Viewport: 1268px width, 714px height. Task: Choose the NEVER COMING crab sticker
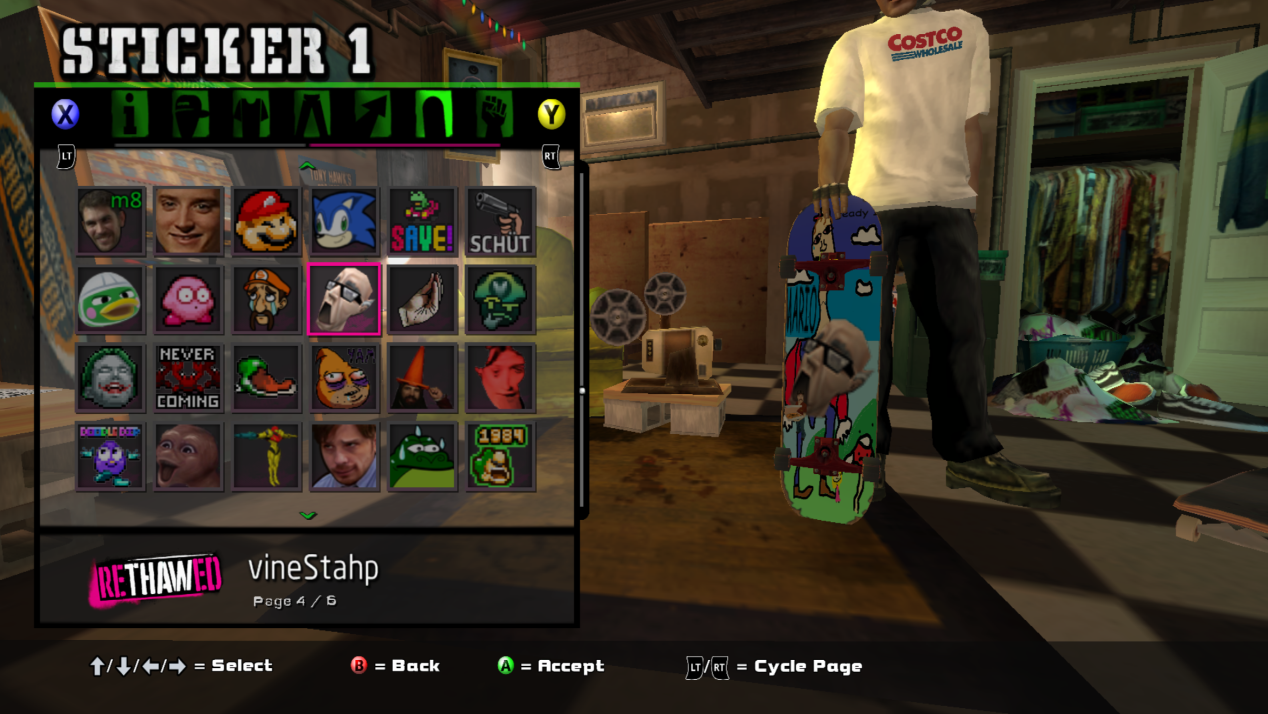[188, 377]
